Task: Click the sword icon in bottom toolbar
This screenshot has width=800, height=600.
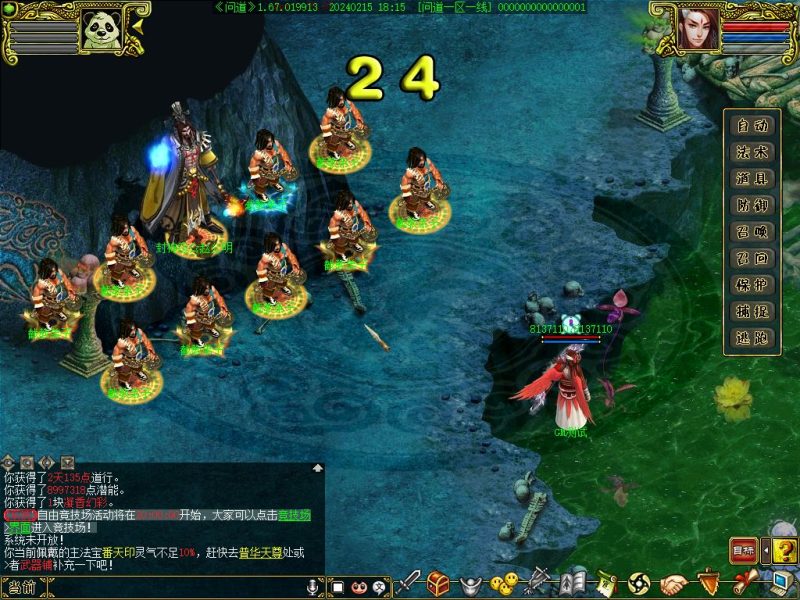Action: [410, 582]
